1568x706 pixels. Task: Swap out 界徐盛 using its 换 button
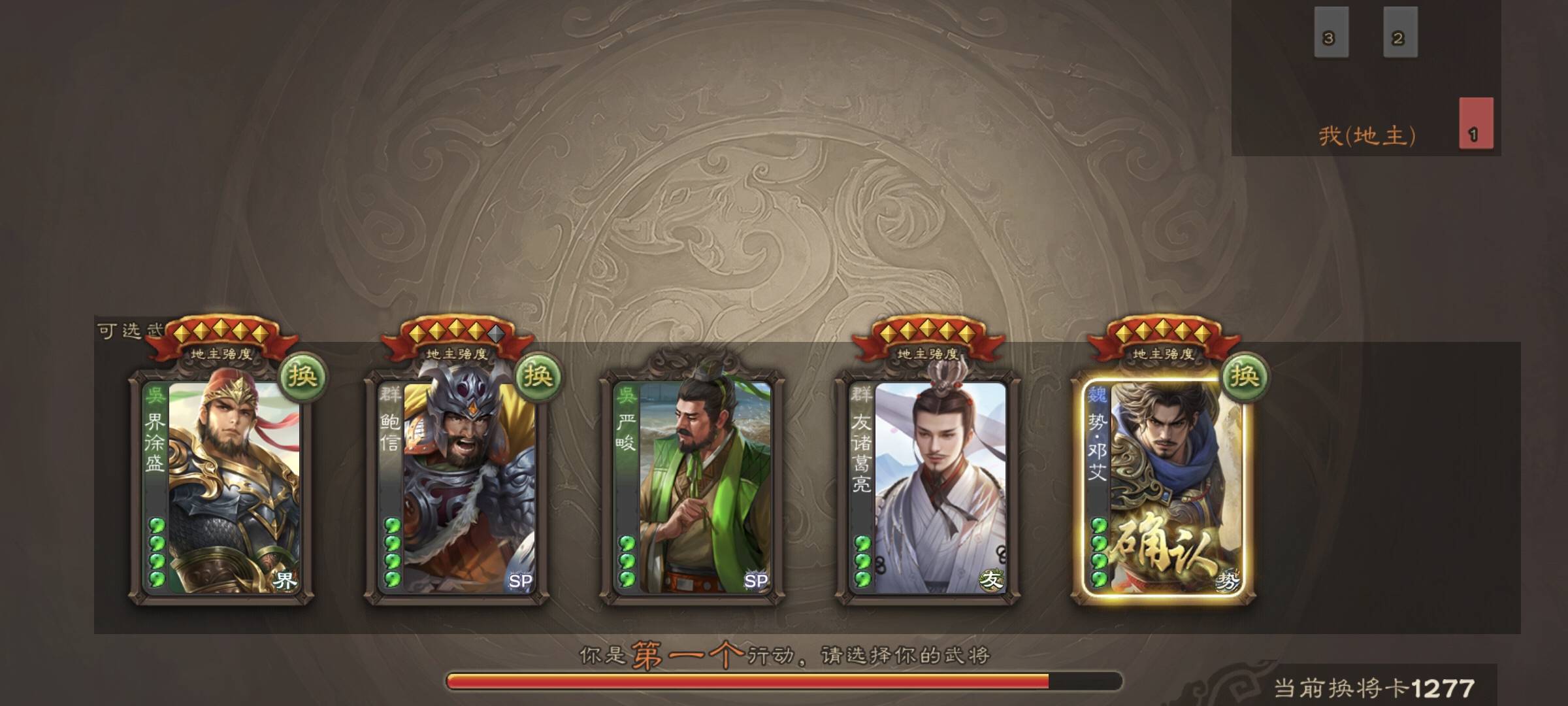[302, 376]
